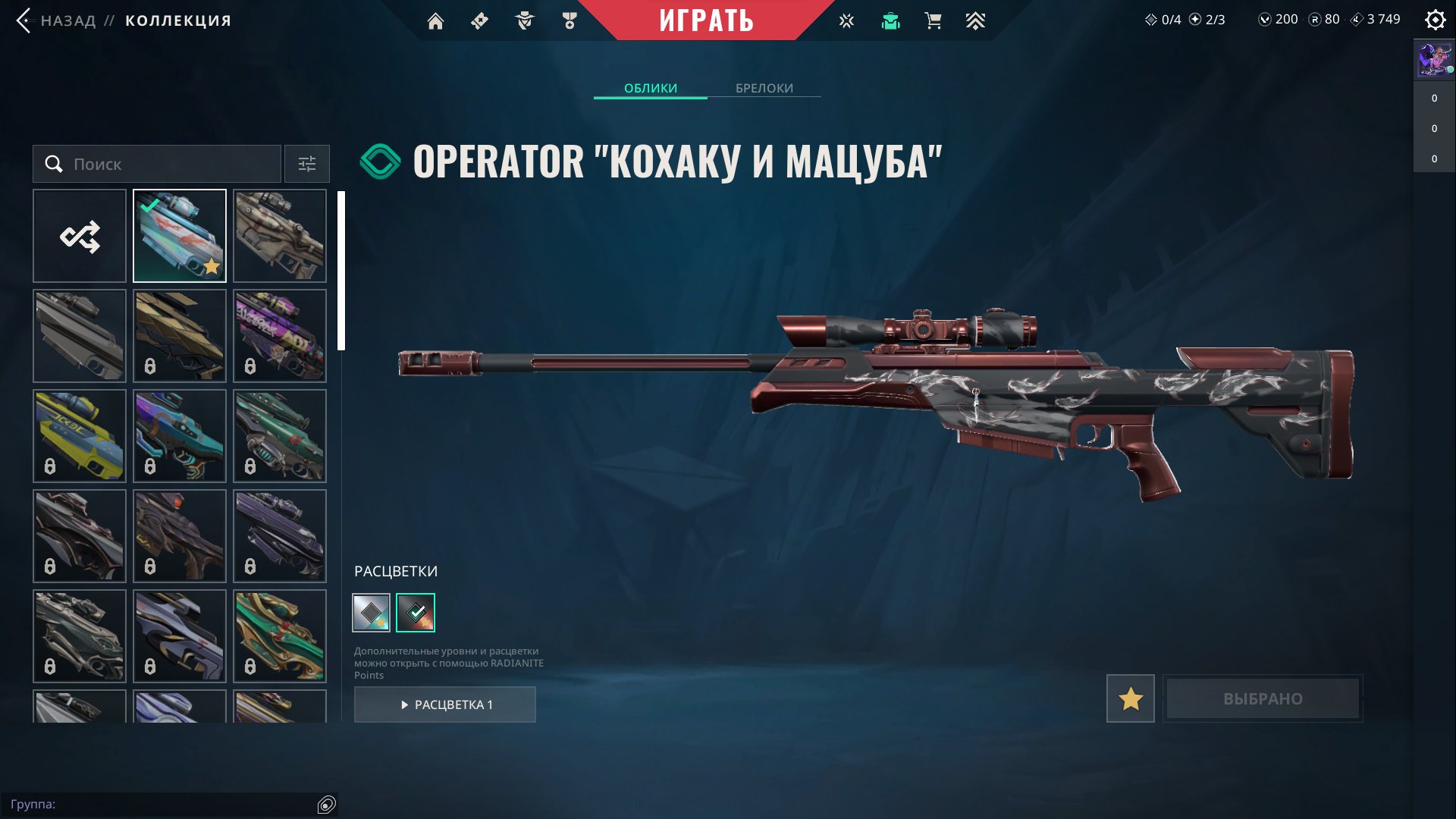Open the in-game Store cart icon
1456x819 pixels.
[933, 20]
